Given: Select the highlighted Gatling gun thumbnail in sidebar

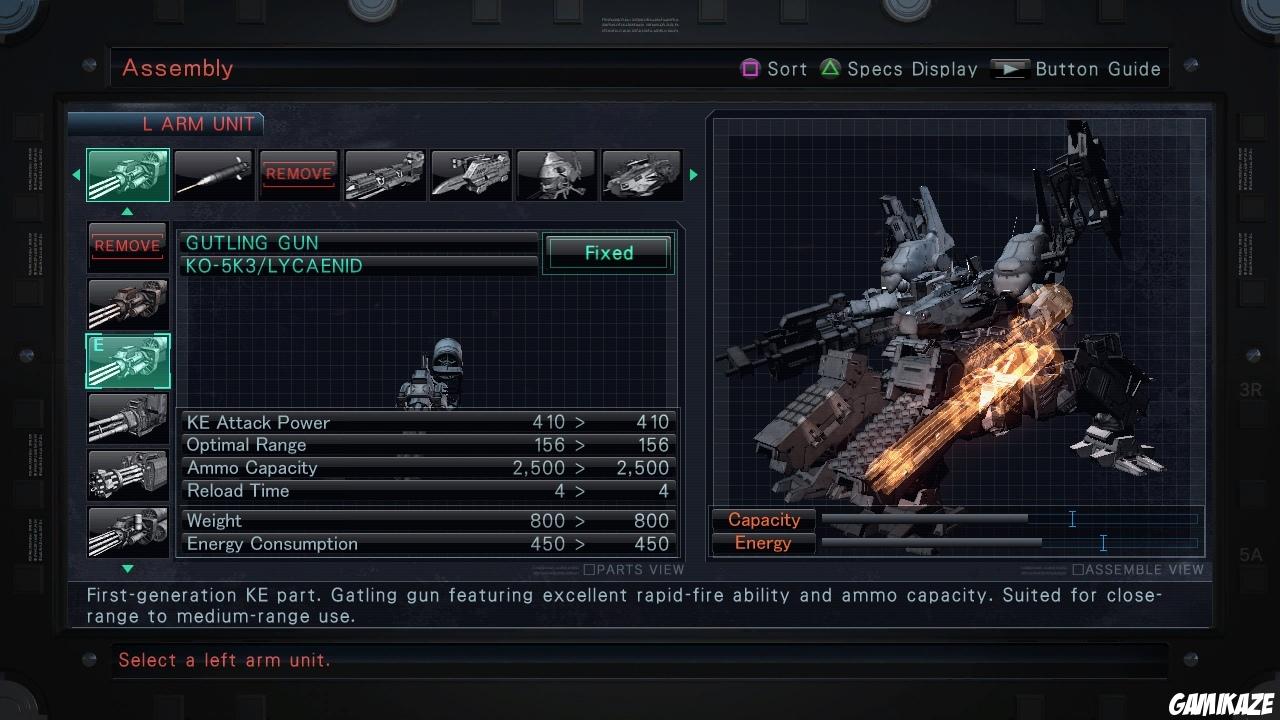Looking at the screenshot, I should 127,361.
